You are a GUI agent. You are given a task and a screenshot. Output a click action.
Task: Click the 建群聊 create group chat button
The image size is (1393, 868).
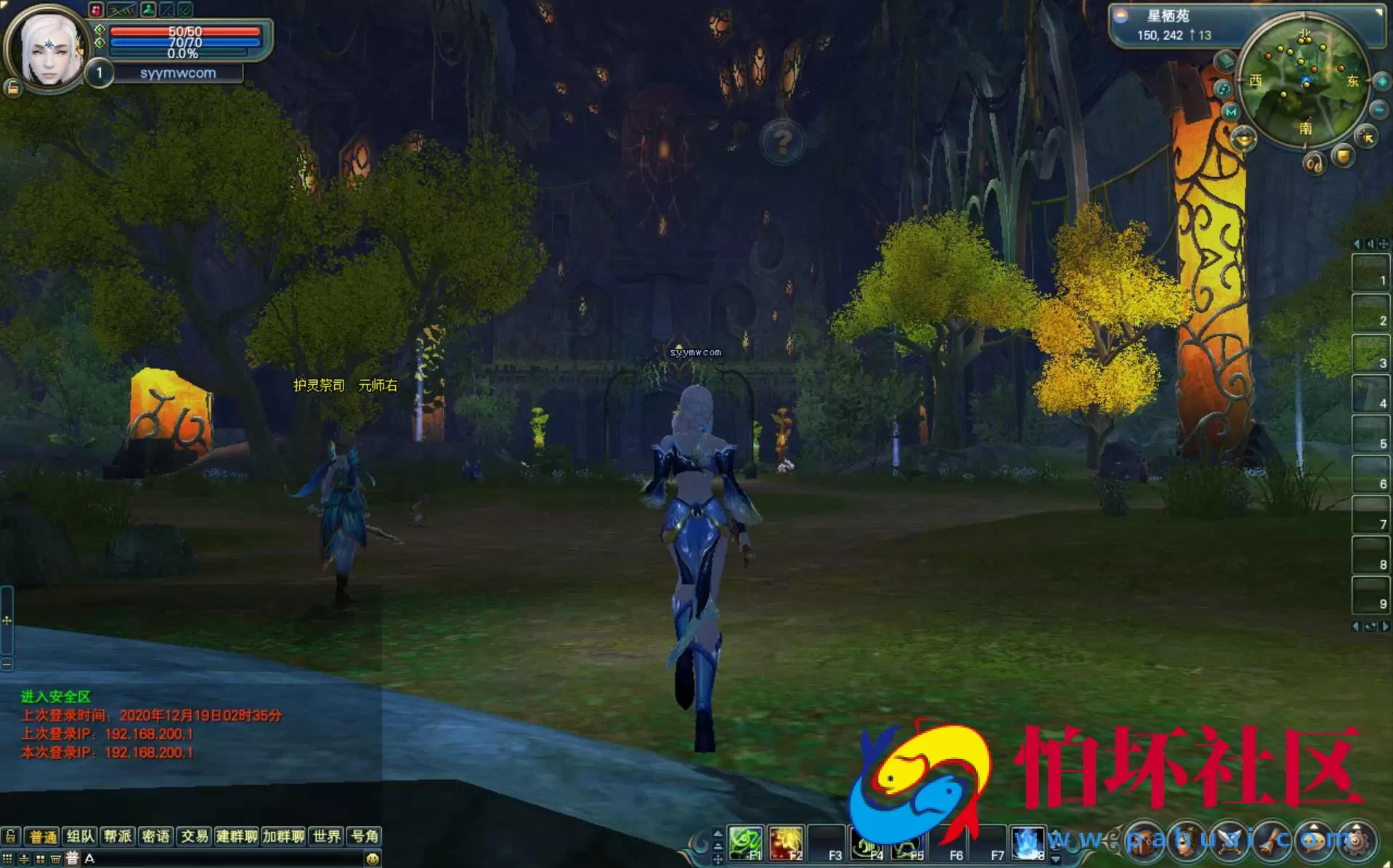[x=237, y=836]
